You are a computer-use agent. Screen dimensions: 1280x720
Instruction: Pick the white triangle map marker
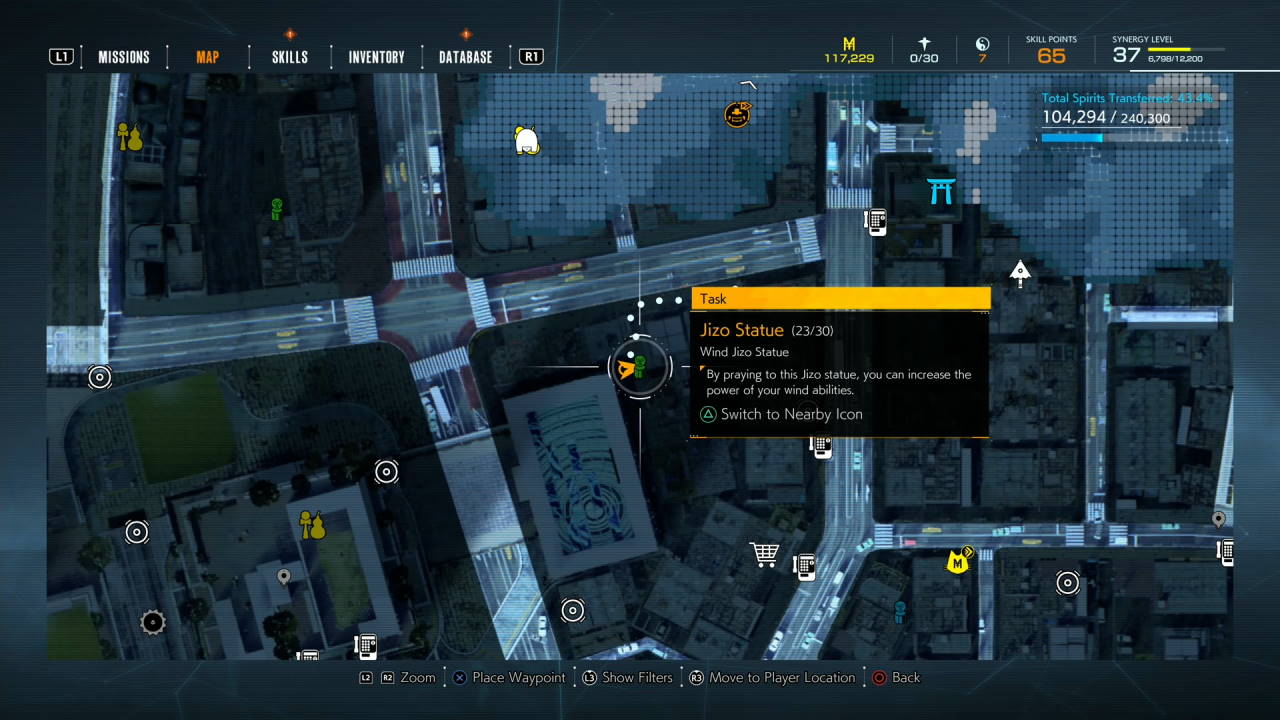coord(1020,271)
